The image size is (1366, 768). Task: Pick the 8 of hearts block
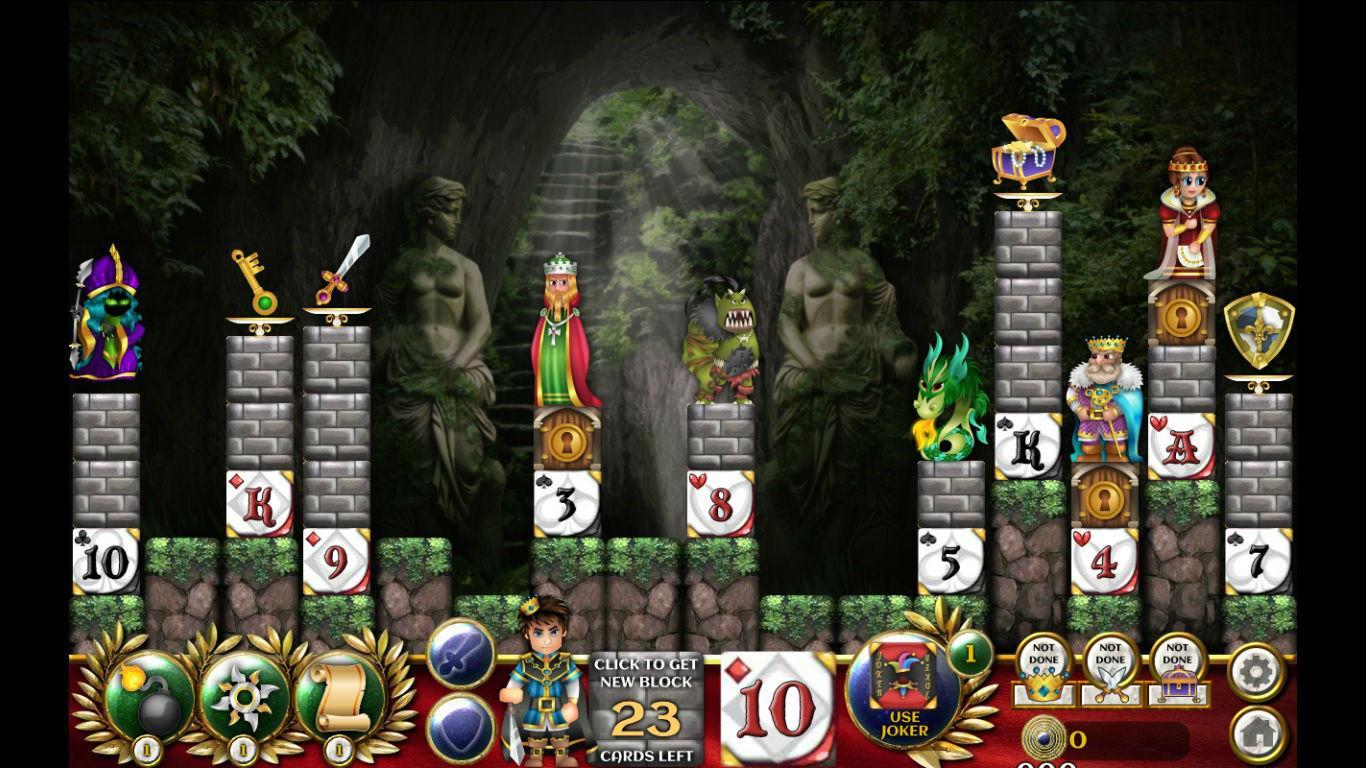pos(720,503)
